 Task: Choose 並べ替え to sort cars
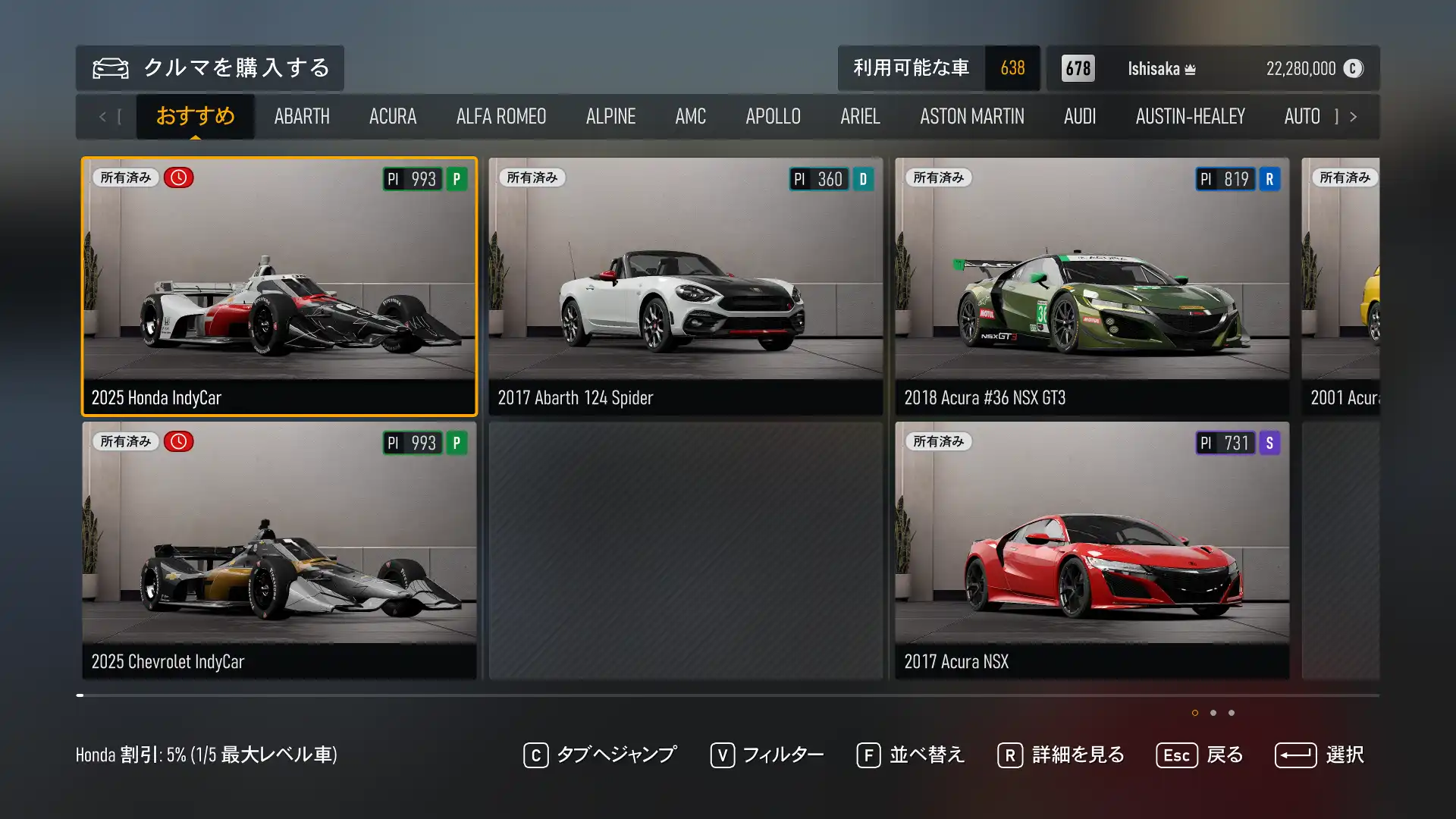[910, 755]
